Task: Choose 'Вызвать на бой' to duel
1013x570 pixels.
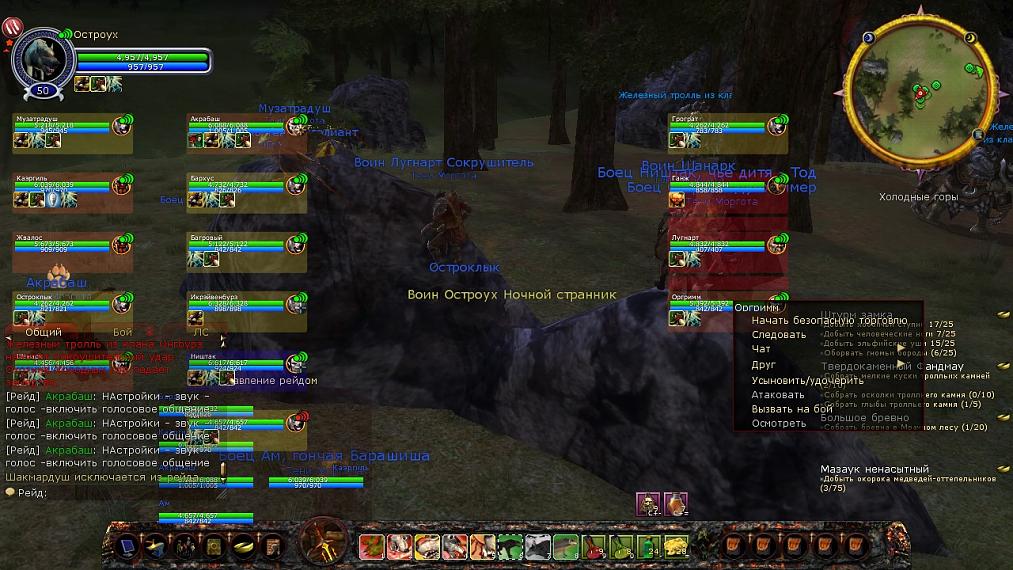Action: [x=792, y=409]
